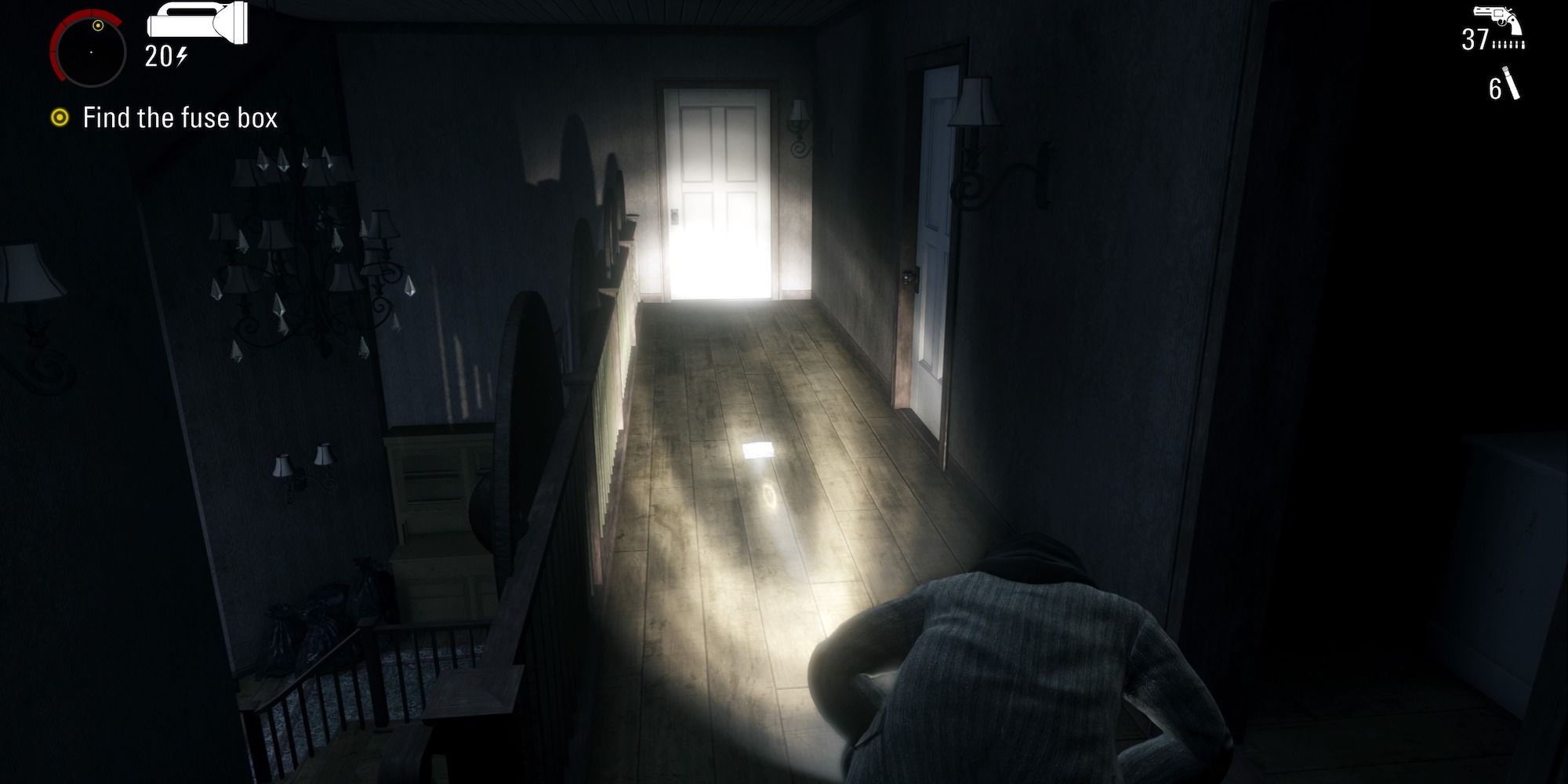Click the lightning bolt battery symbol
1568x784 pixels.
pos(183,56)
